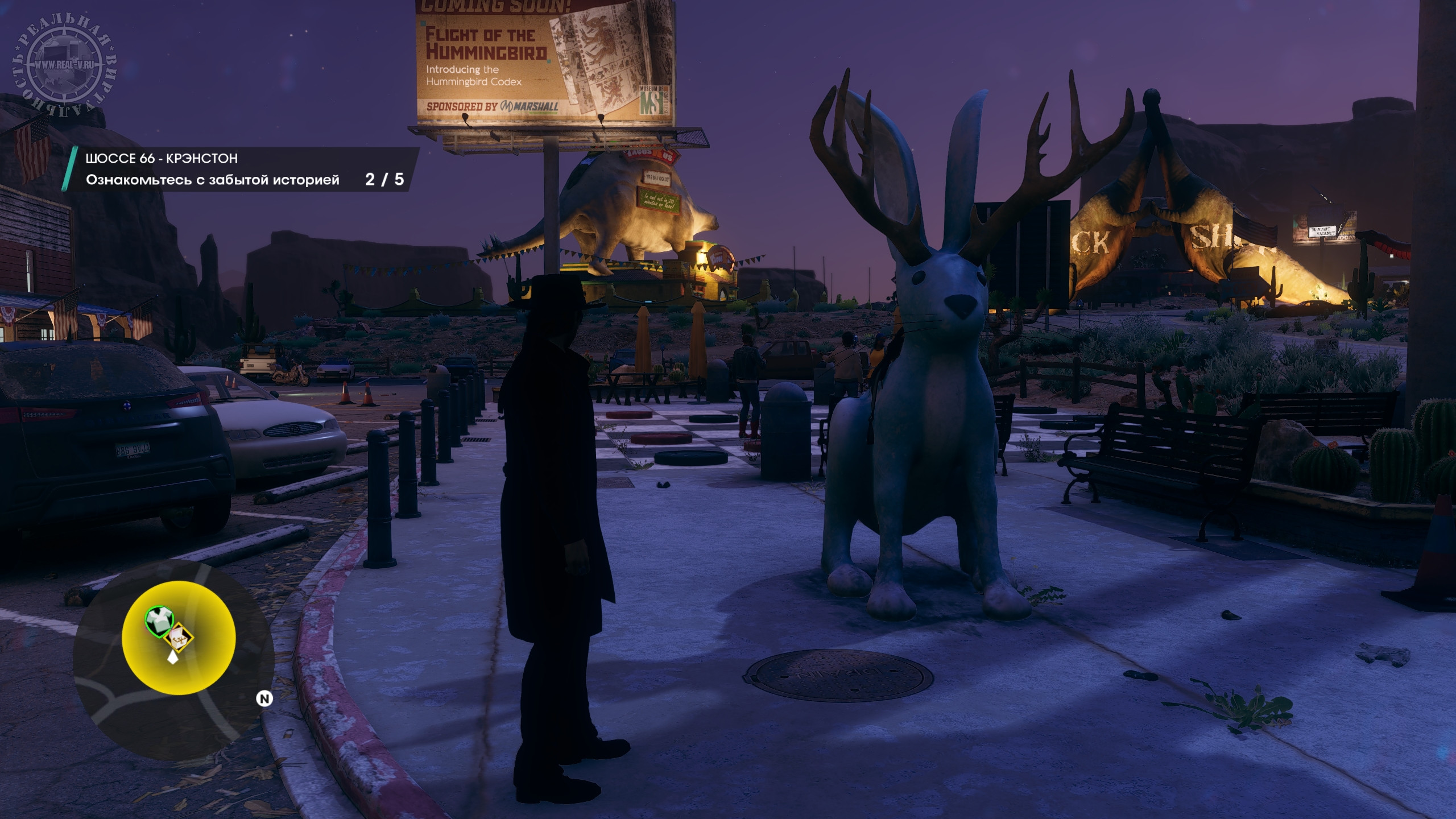The image size is (1456, 819).
Task: Click the white player arrow on the minimap
Action: [x=172, y=657]
